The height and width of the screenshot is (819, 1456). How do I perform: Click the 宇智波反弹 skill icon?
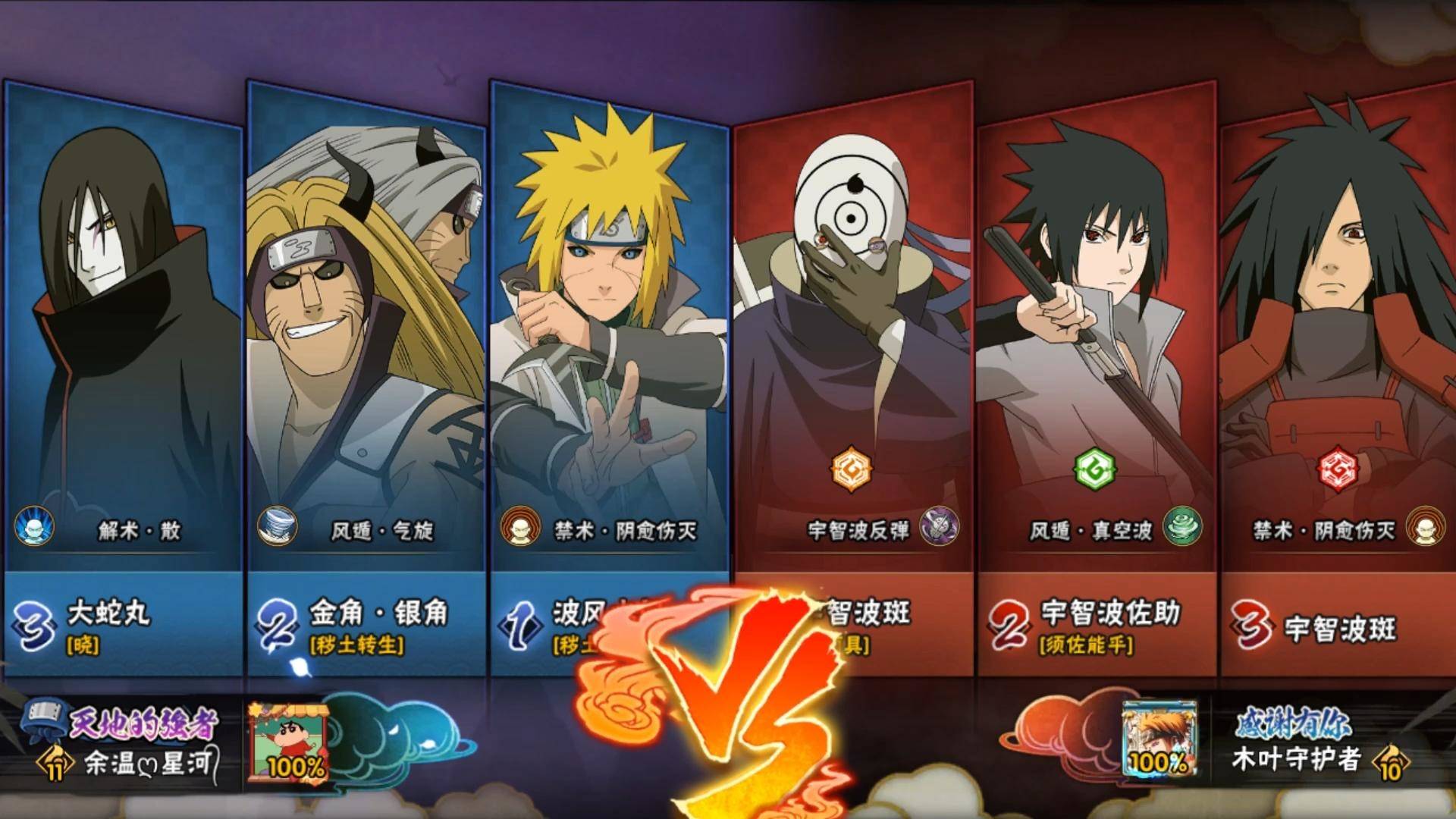pyautogui.click(x=939, y=527)
